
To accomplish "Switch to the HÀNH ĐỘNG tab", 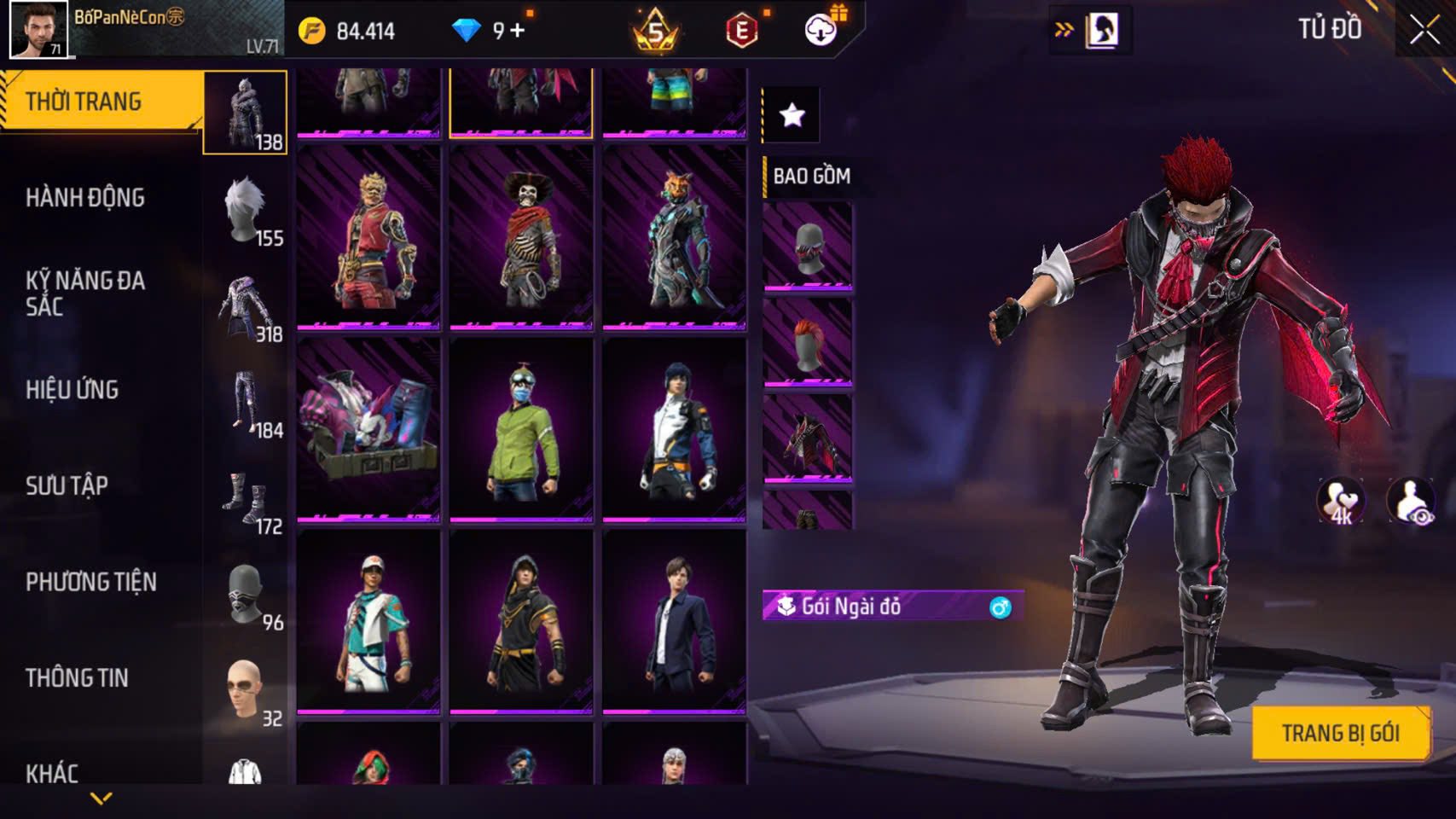I will pyautogui.click(x=85, y=198).
